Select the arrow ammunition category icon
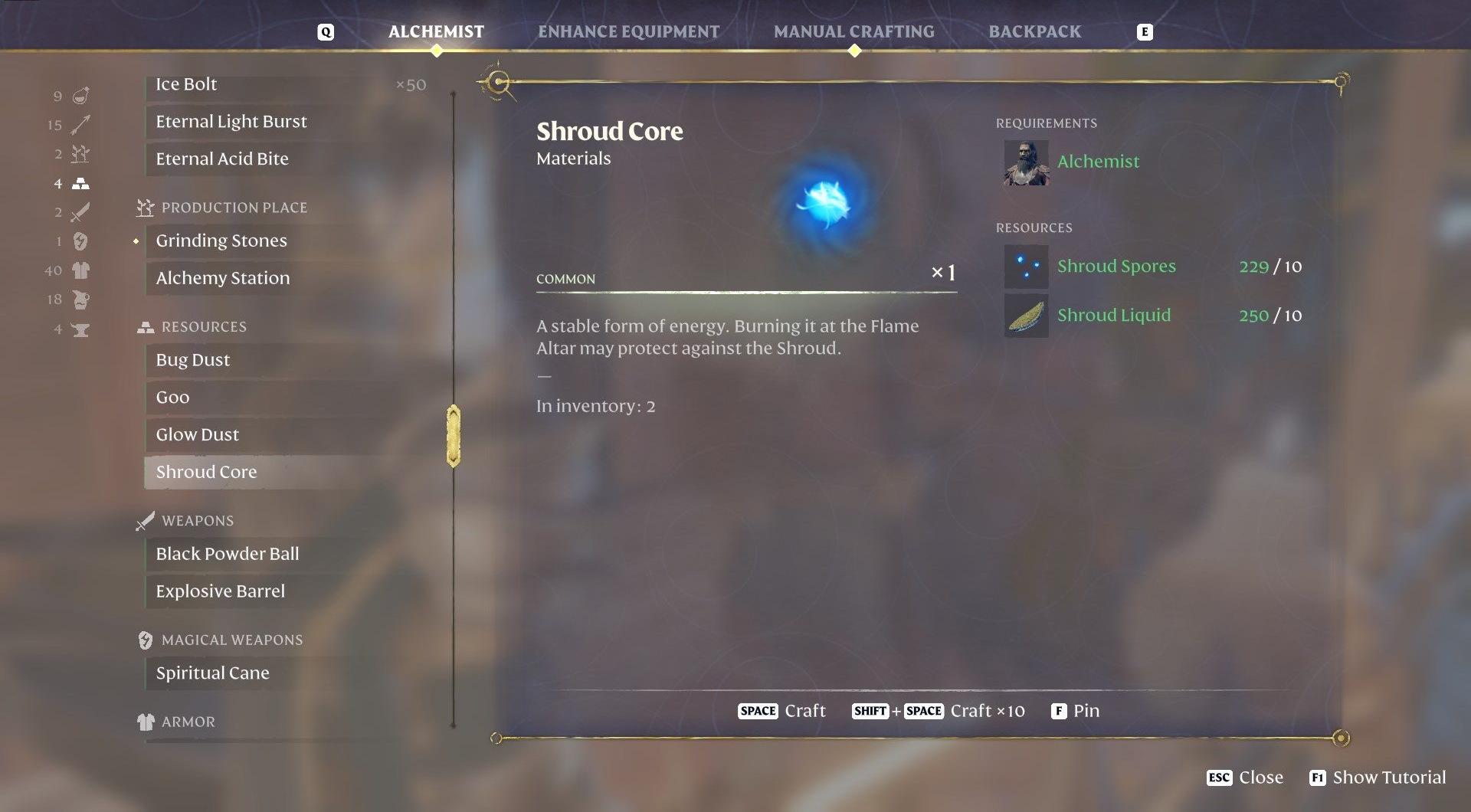 pyautogui.click(x=80, y=125)
